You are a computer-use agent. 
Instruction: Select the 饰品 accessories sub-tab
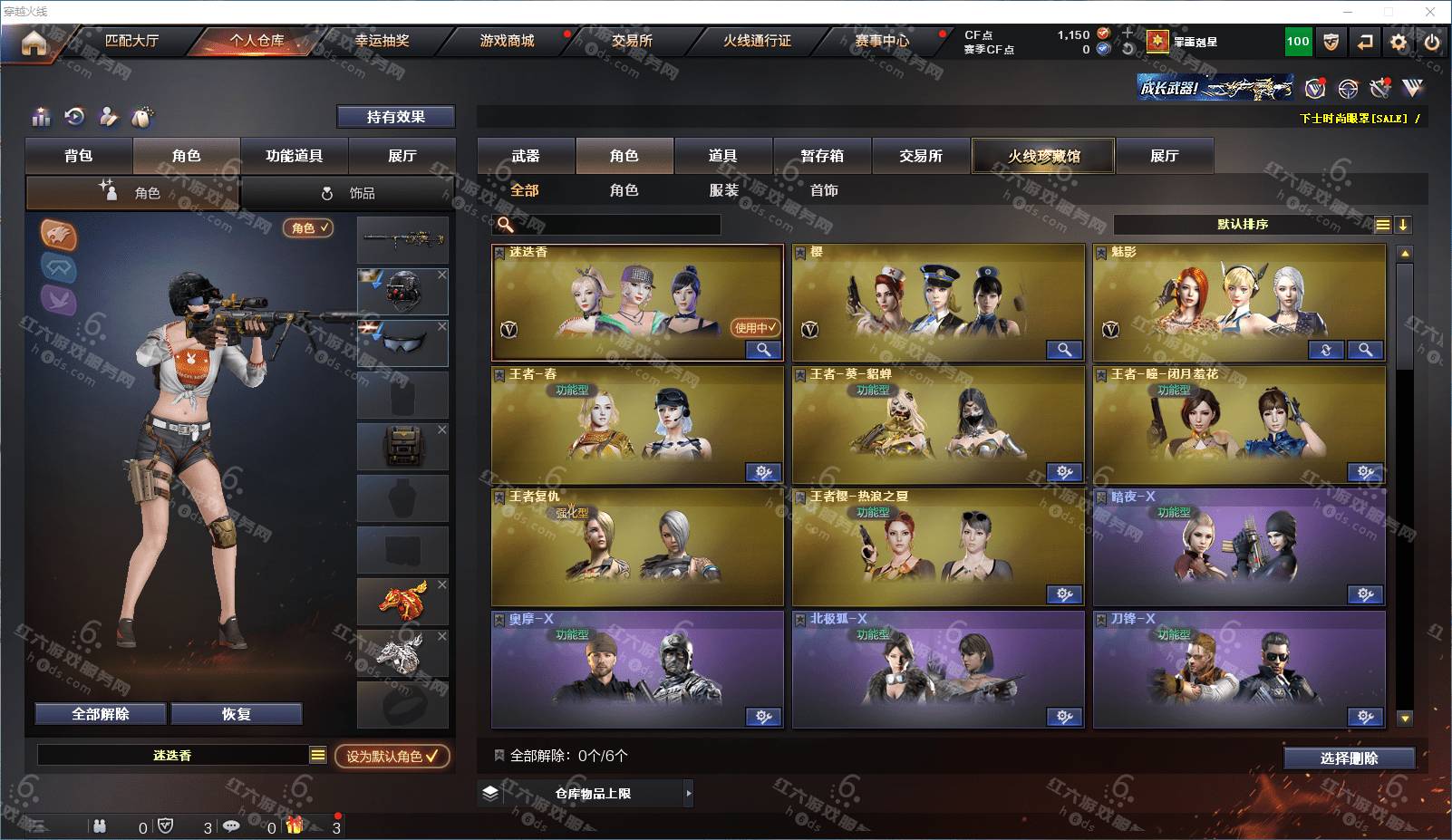pos(349,193)
